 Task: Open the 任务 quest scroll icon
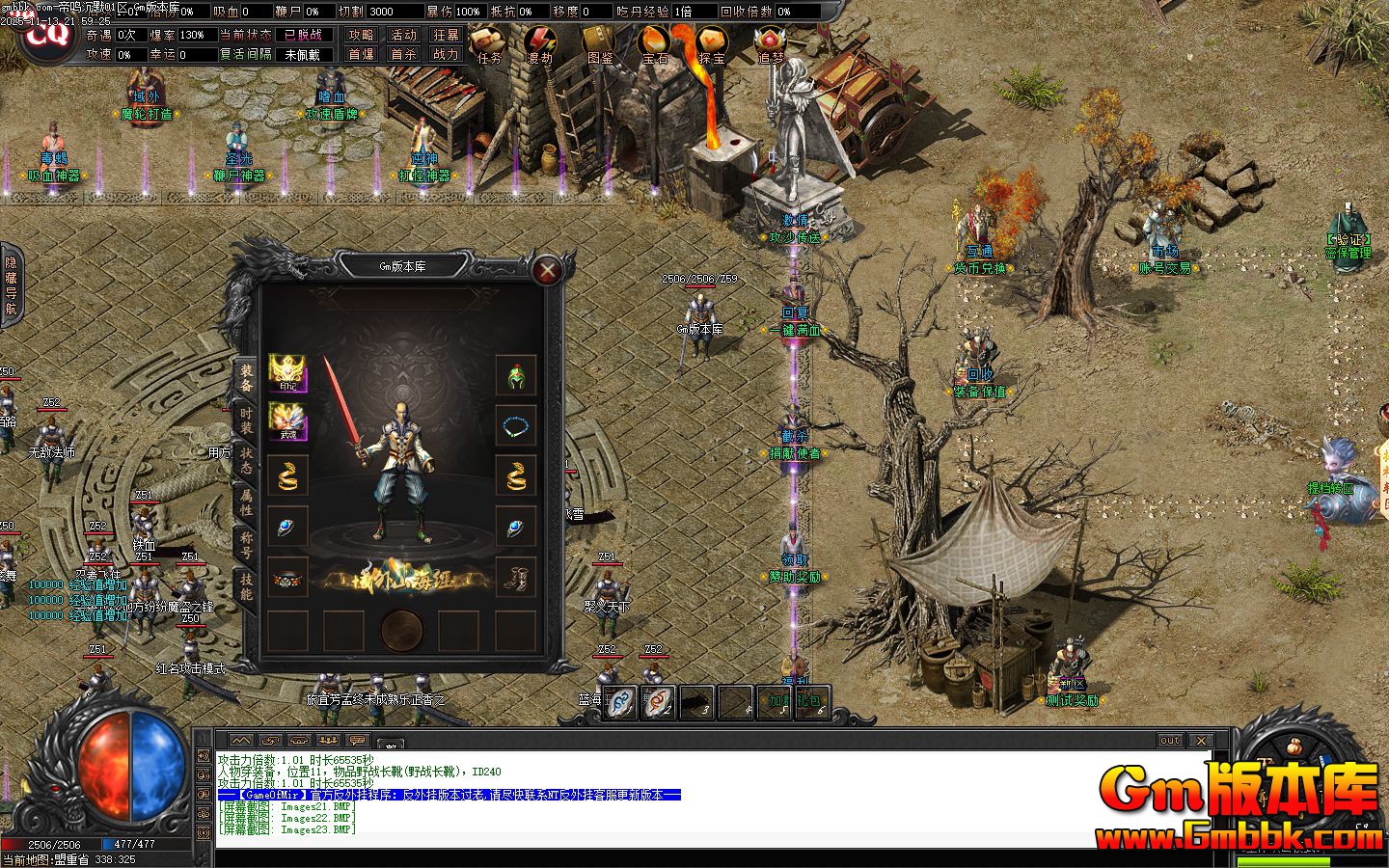point(490,44)
